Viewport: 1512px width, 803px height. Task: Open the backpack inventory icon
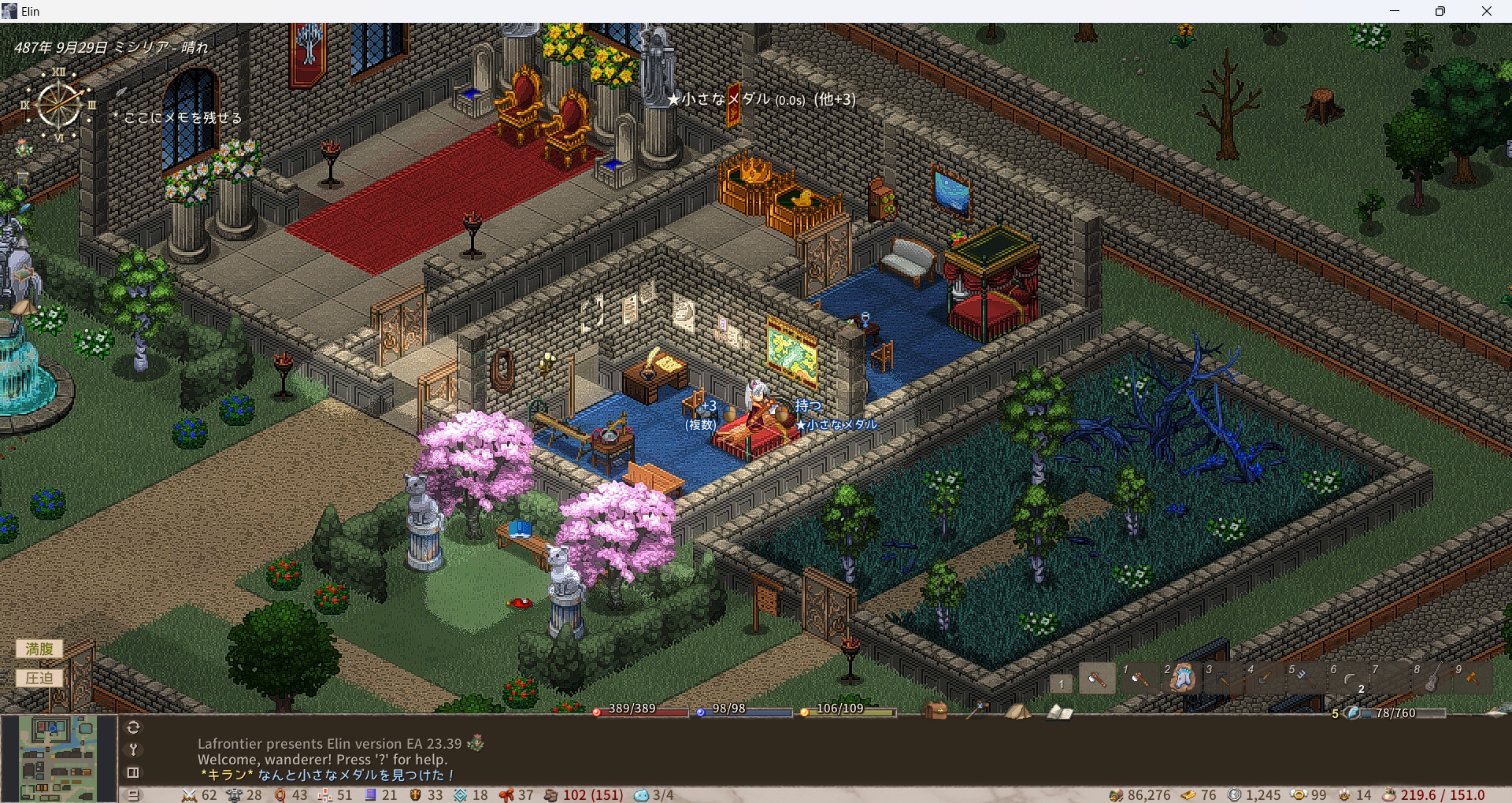click(x=936, y=710)
